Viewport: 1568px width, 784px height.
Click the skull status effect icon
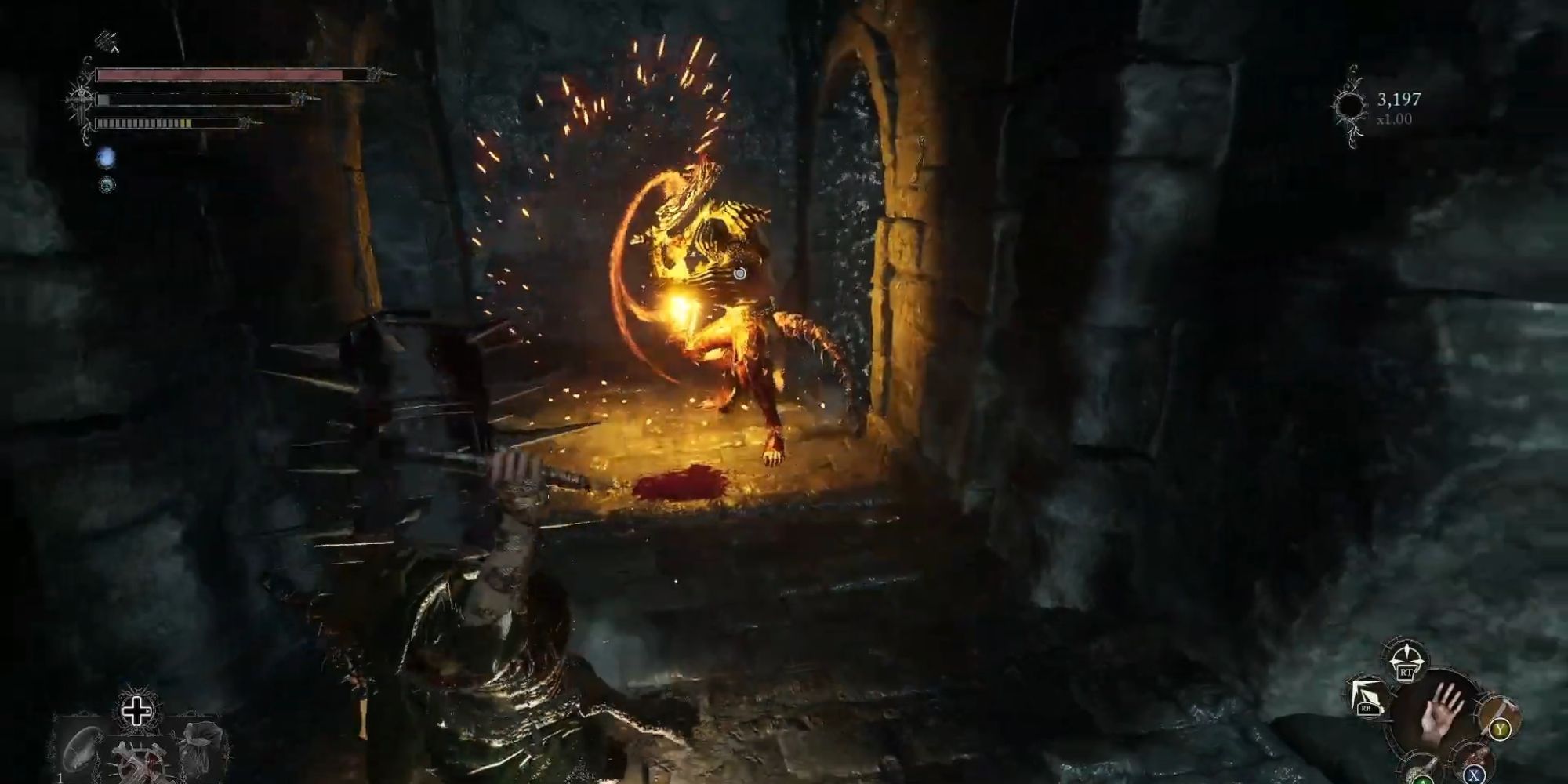point(107,185)
